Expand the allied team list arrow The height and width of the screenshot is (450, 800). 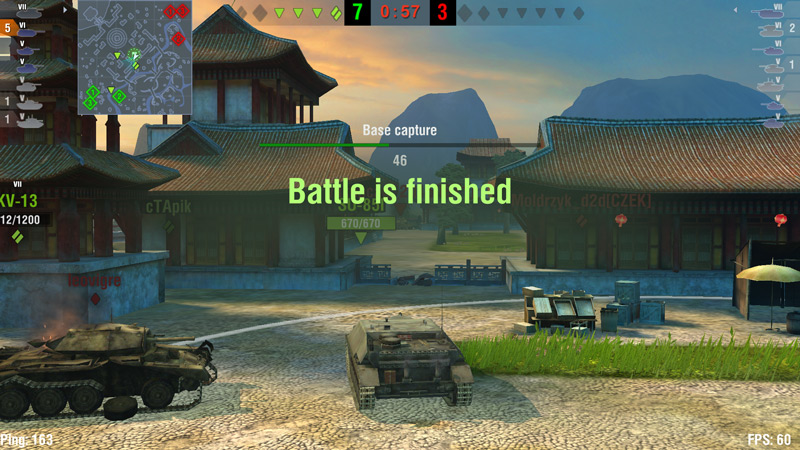tap(66, 9)
